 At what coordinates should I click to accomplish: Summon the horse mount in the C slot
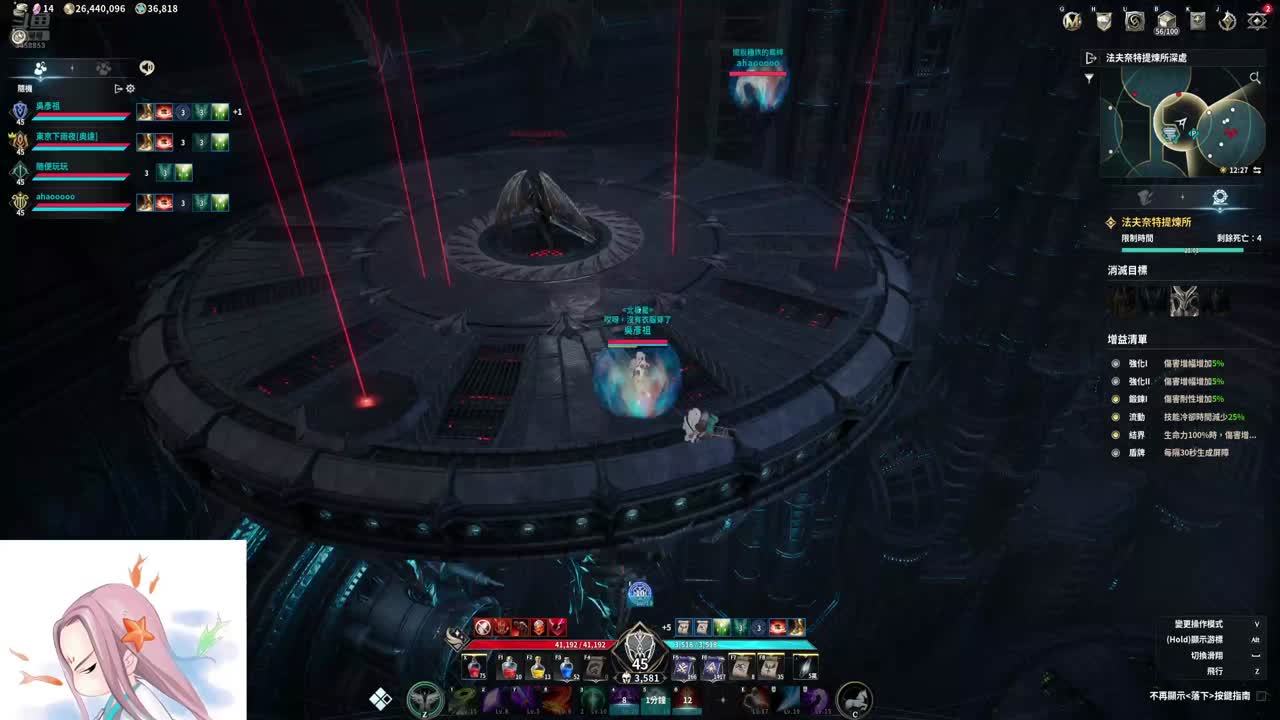(853, 698)
